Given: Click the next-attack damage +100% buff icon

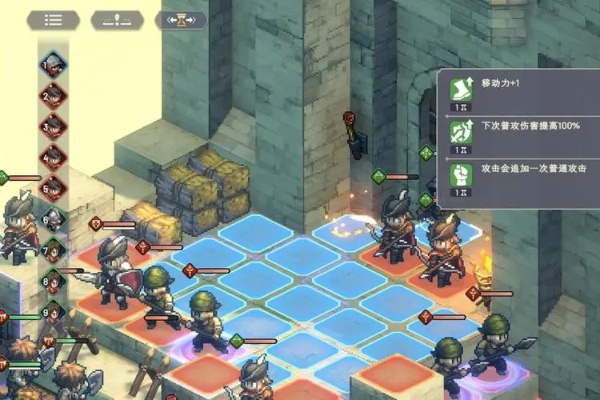Looking at the screenshot, I should point(461,131).
